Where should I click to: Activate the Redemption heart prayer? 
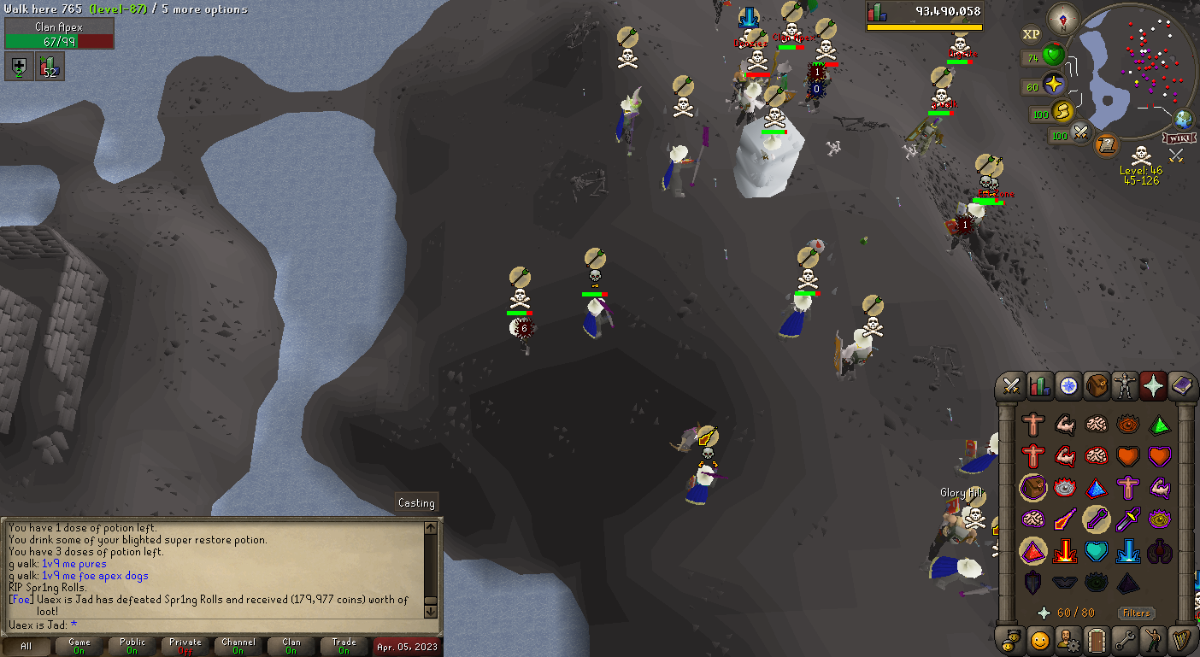coord(1096,550)
